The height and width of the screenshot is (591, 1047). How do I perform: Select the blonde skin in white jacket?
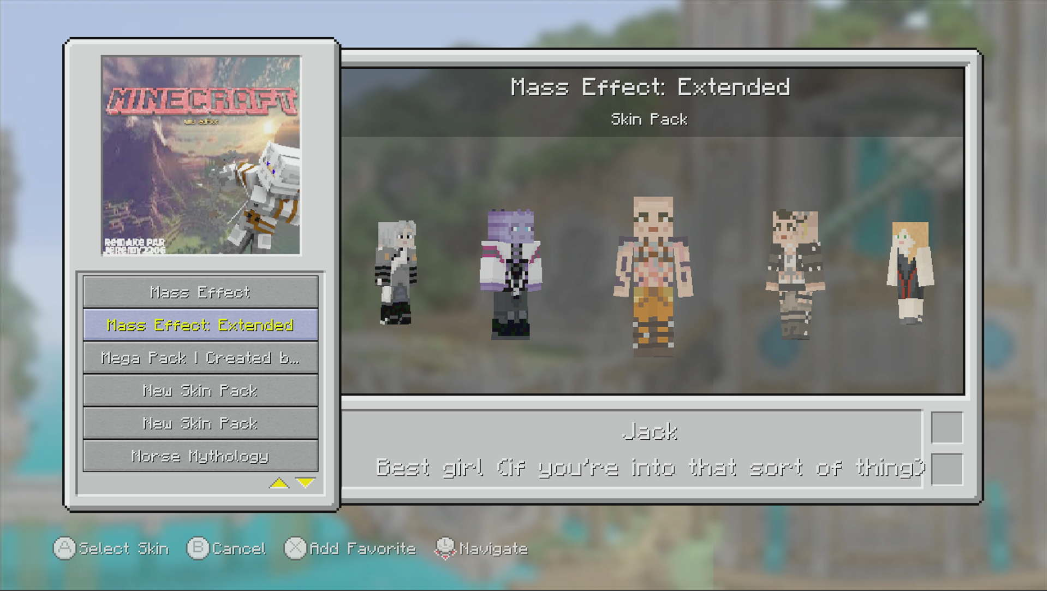(910, 272)
